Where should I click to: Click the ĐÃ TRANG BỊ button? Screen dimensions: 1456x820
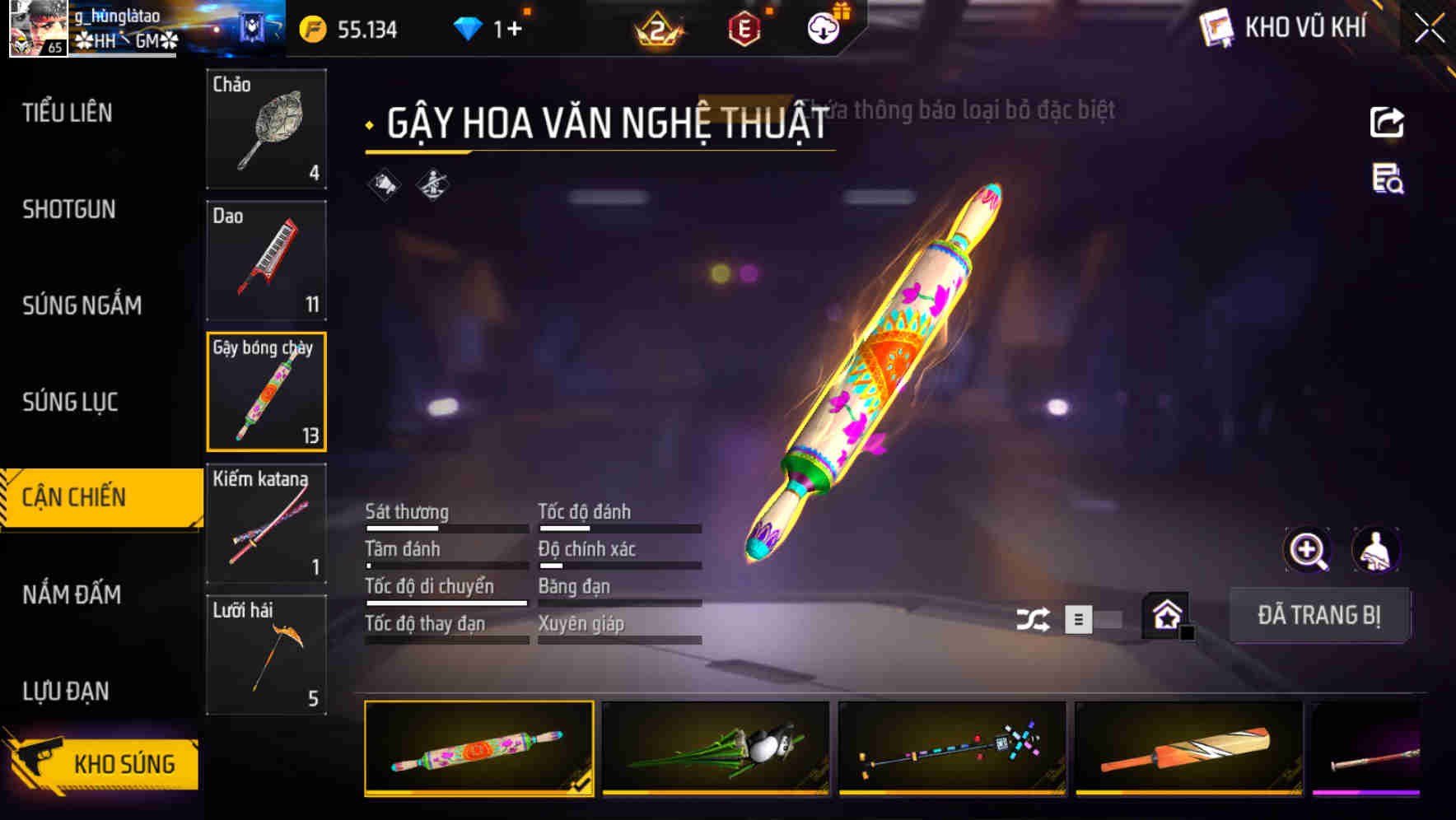tap(1319, 615)
